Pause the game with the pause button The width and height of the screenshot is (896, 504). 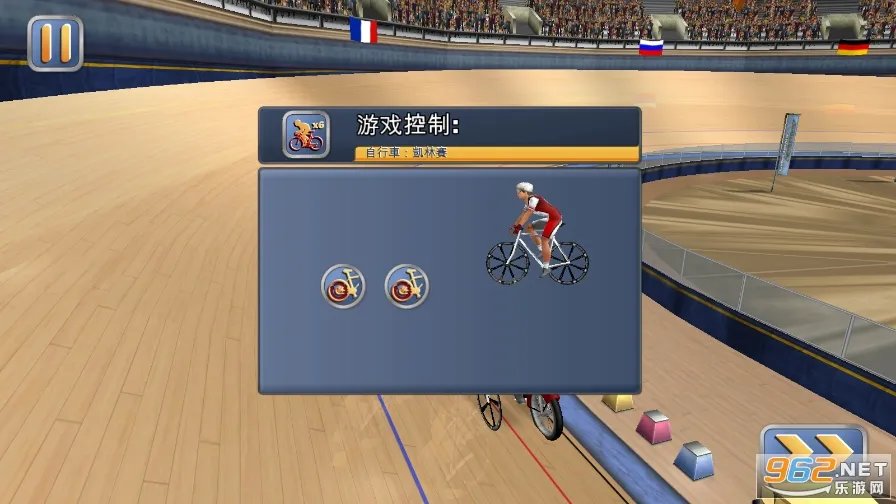[x=55, y=42]
